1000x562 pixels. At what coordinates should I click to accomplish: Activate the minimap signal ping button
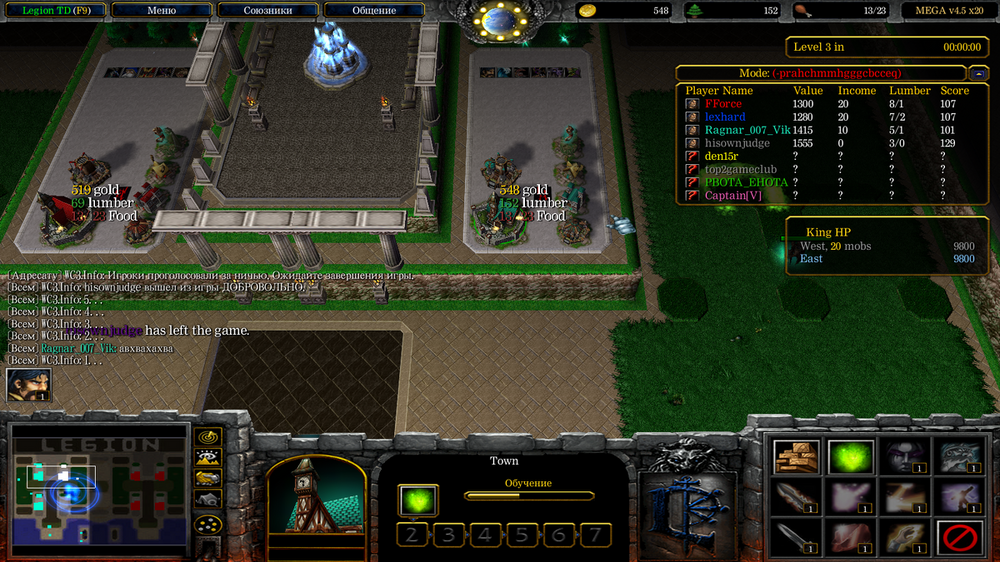pos(207,437)
